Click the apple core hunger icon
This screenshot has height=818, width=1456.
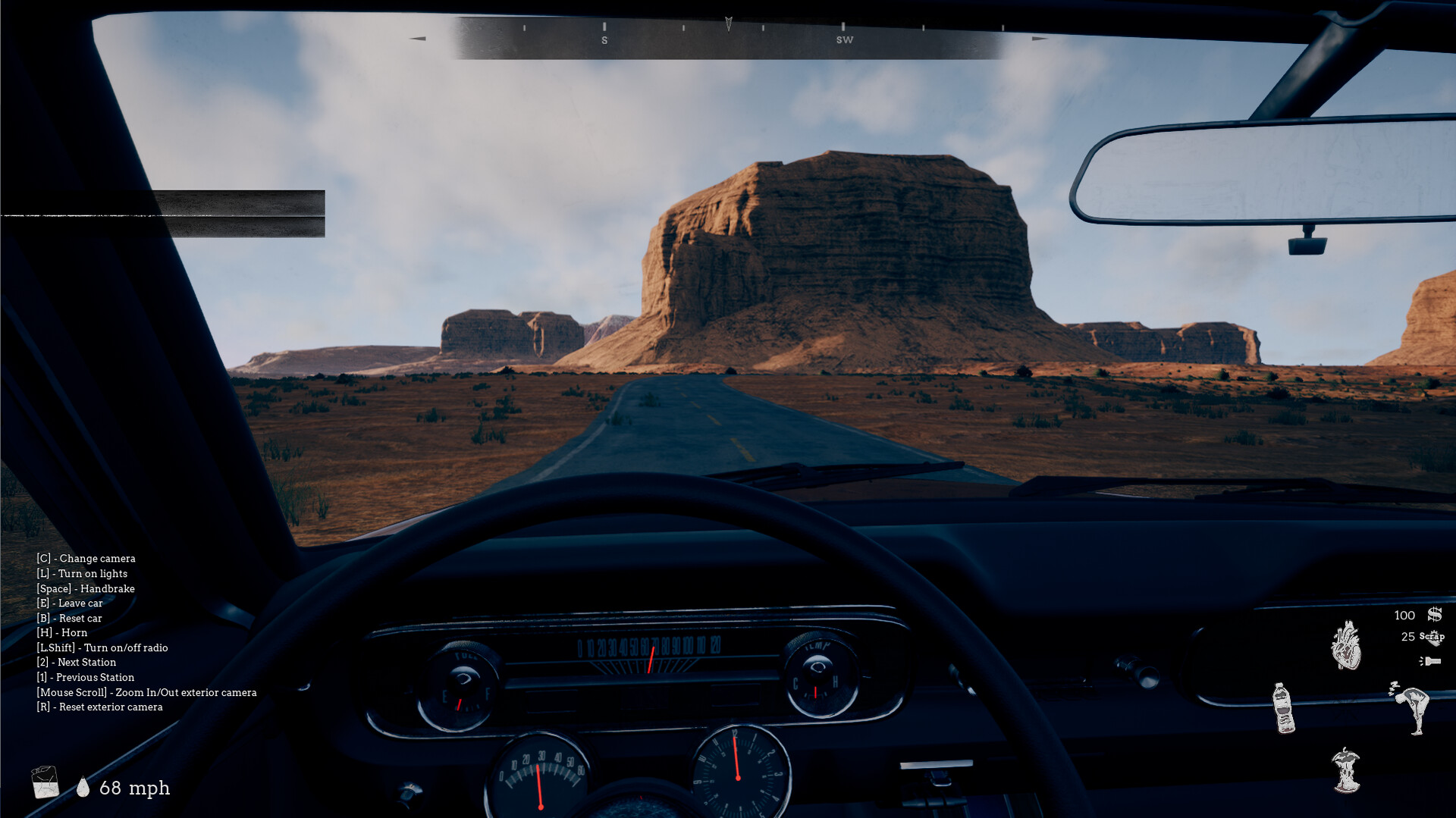tap(1345, 772)
